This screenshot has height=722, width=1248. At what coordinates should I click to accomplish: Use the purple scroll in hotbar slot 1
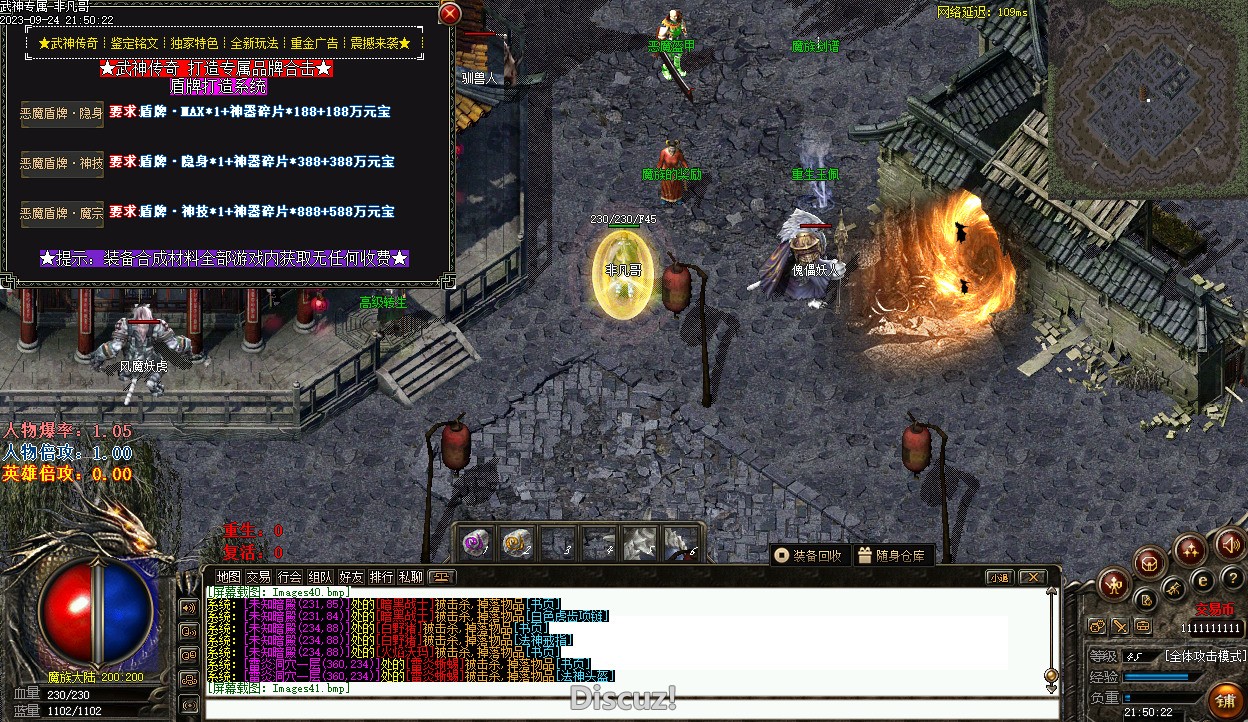475,544
